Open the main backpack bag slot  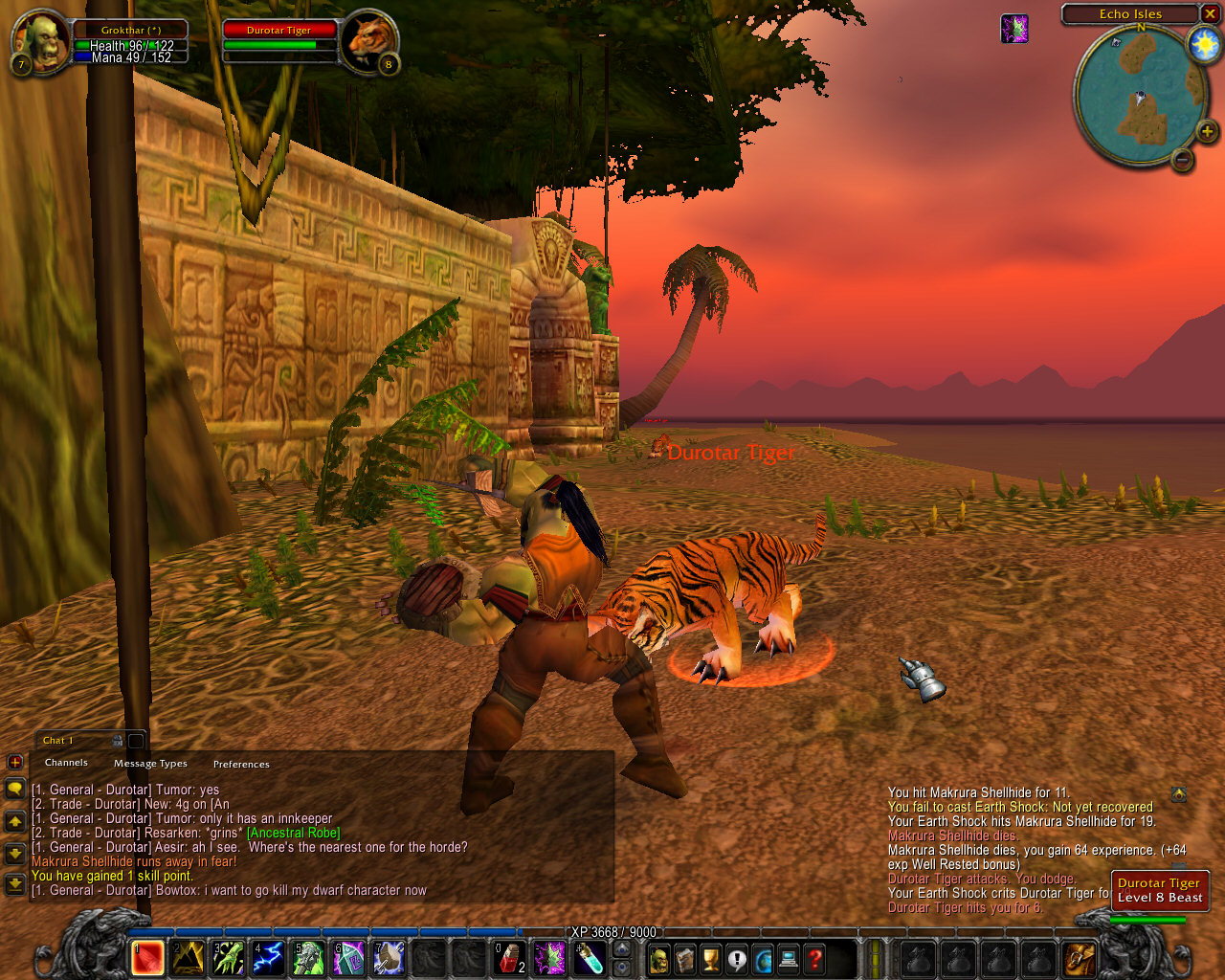[1080, 958]
